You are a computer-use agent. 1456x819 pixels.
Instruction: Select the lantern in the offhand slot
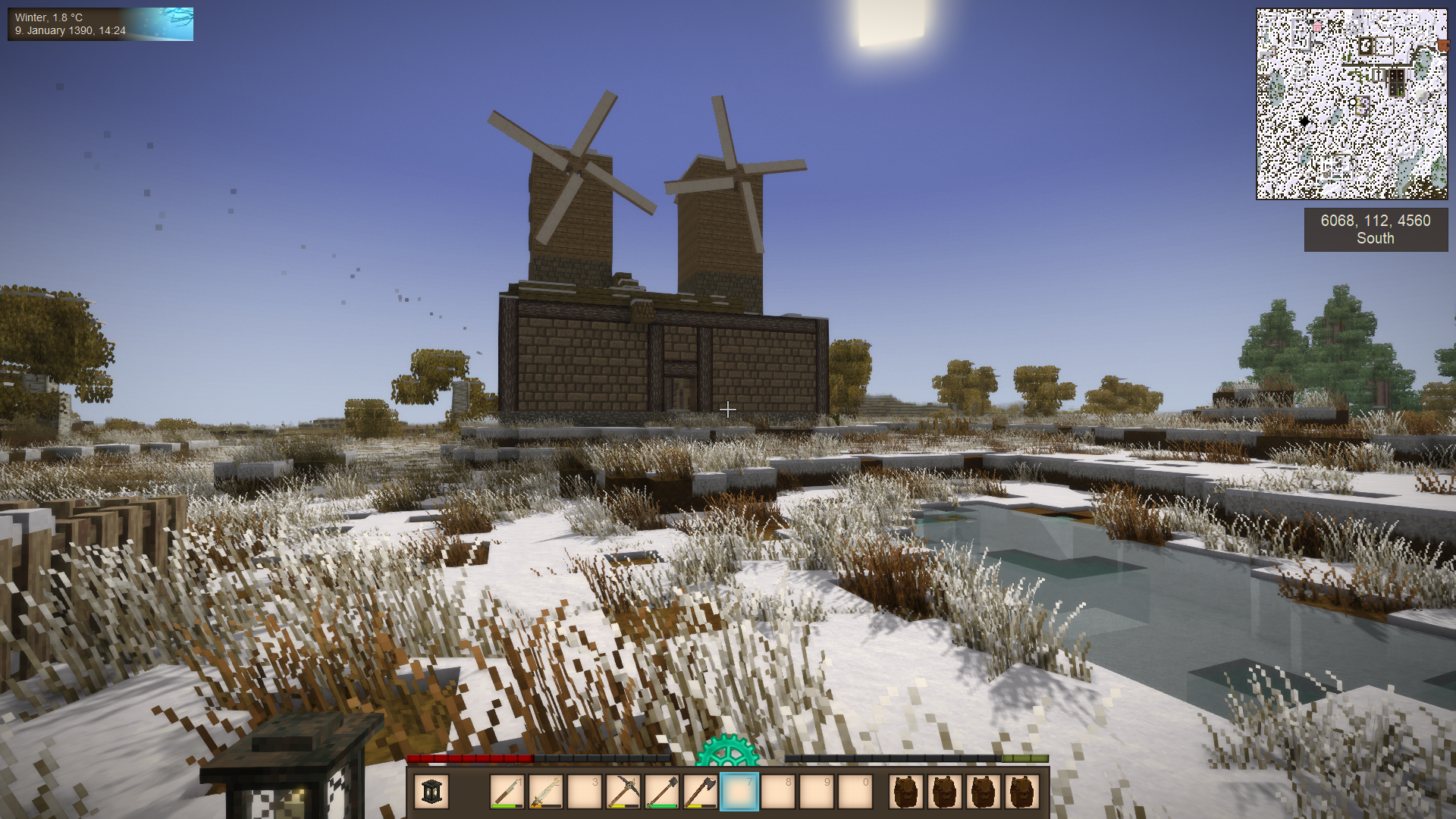[432, 792]
